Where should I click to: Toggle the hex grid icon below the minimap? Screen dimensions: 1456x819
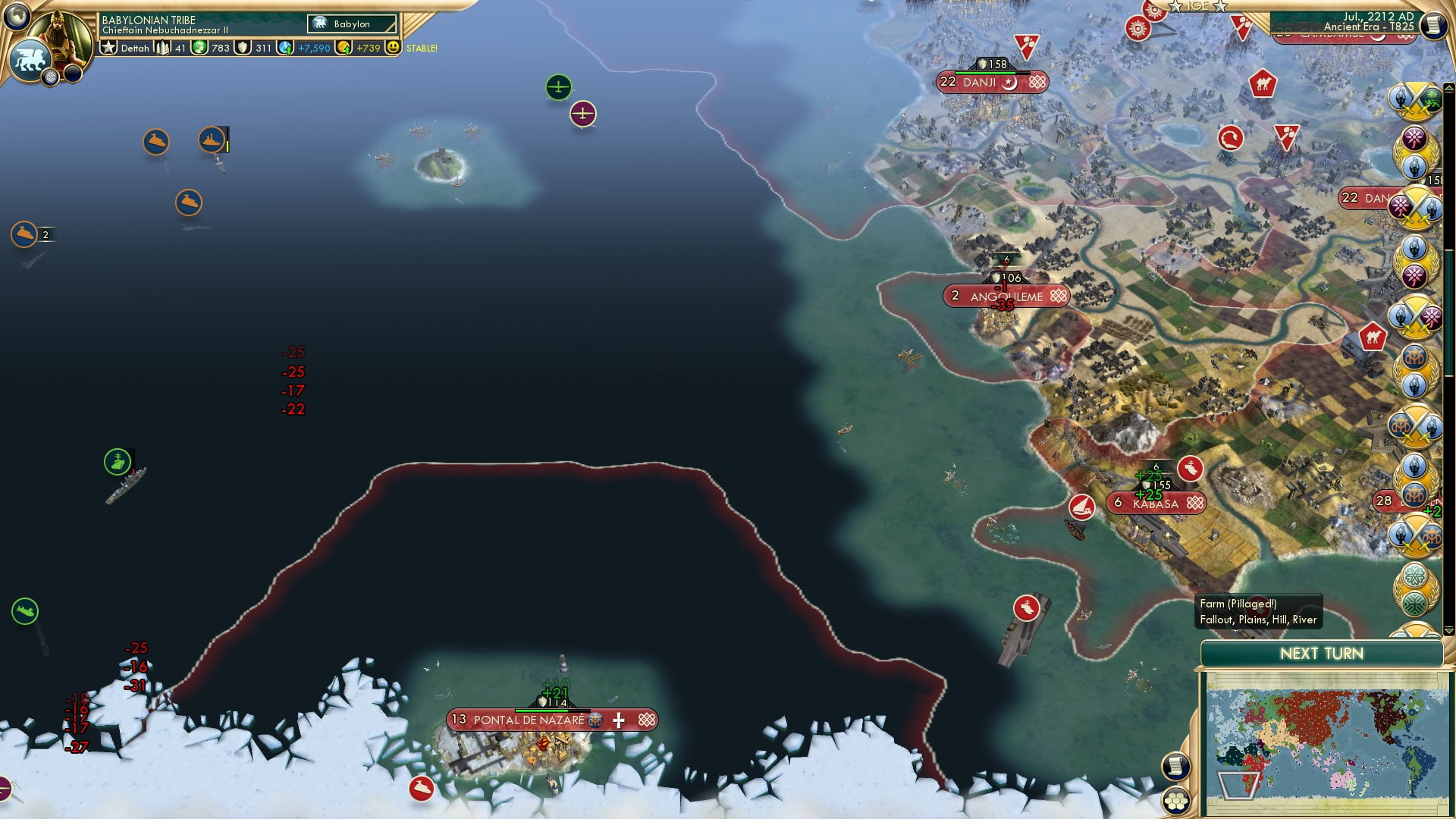pyautogui.click(x=1176, y=800)
